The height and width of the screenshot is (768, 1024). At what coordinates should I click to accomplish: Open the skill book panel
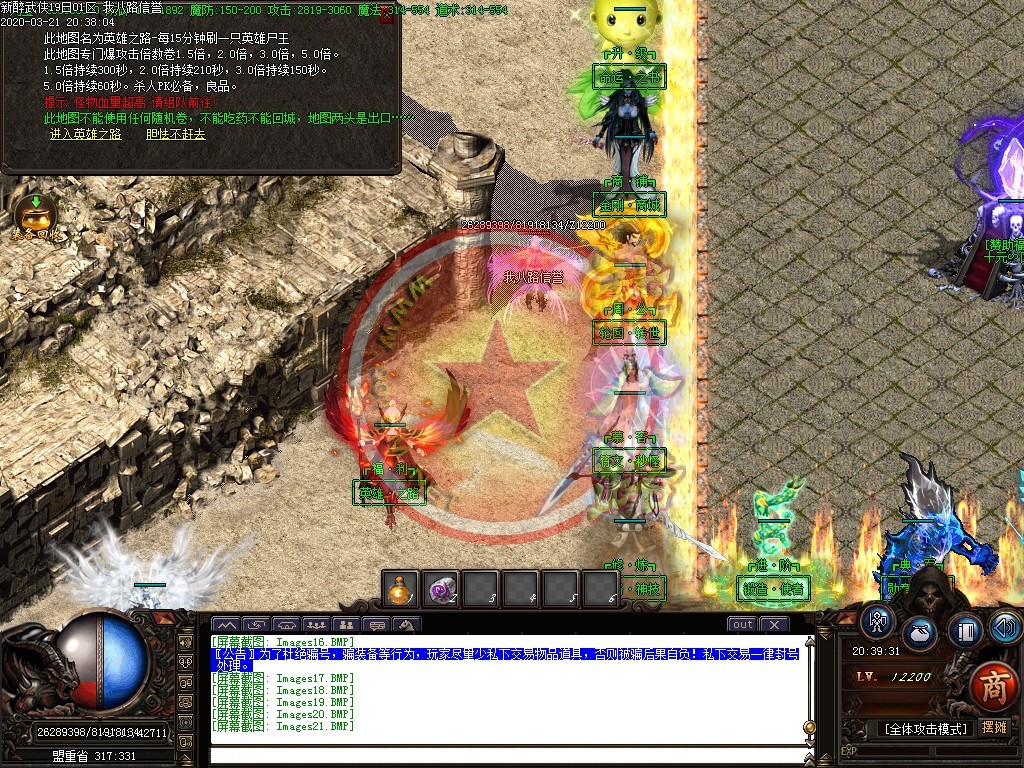966,632
